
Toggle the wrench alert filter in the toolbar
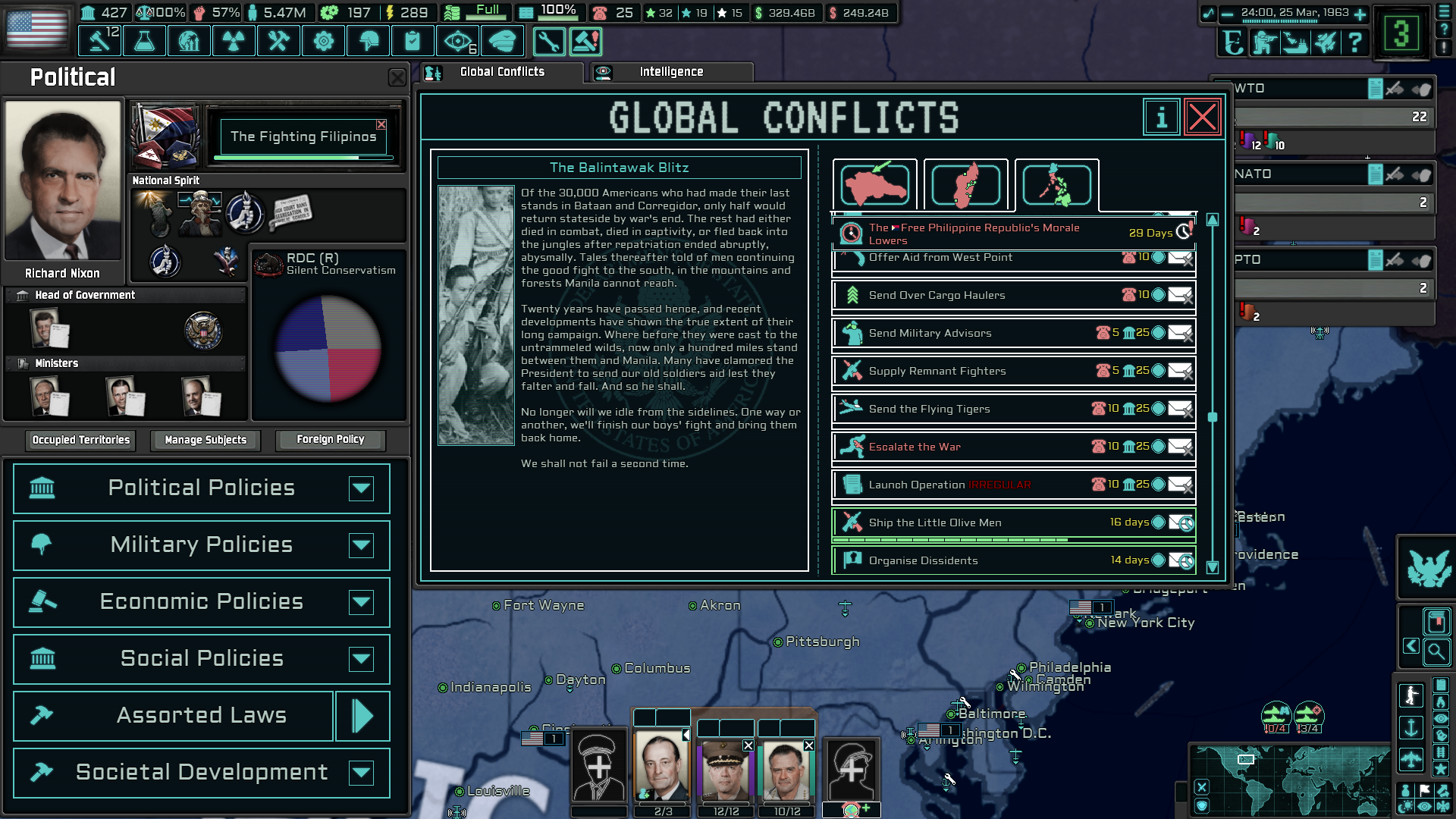tap(549, 42)
